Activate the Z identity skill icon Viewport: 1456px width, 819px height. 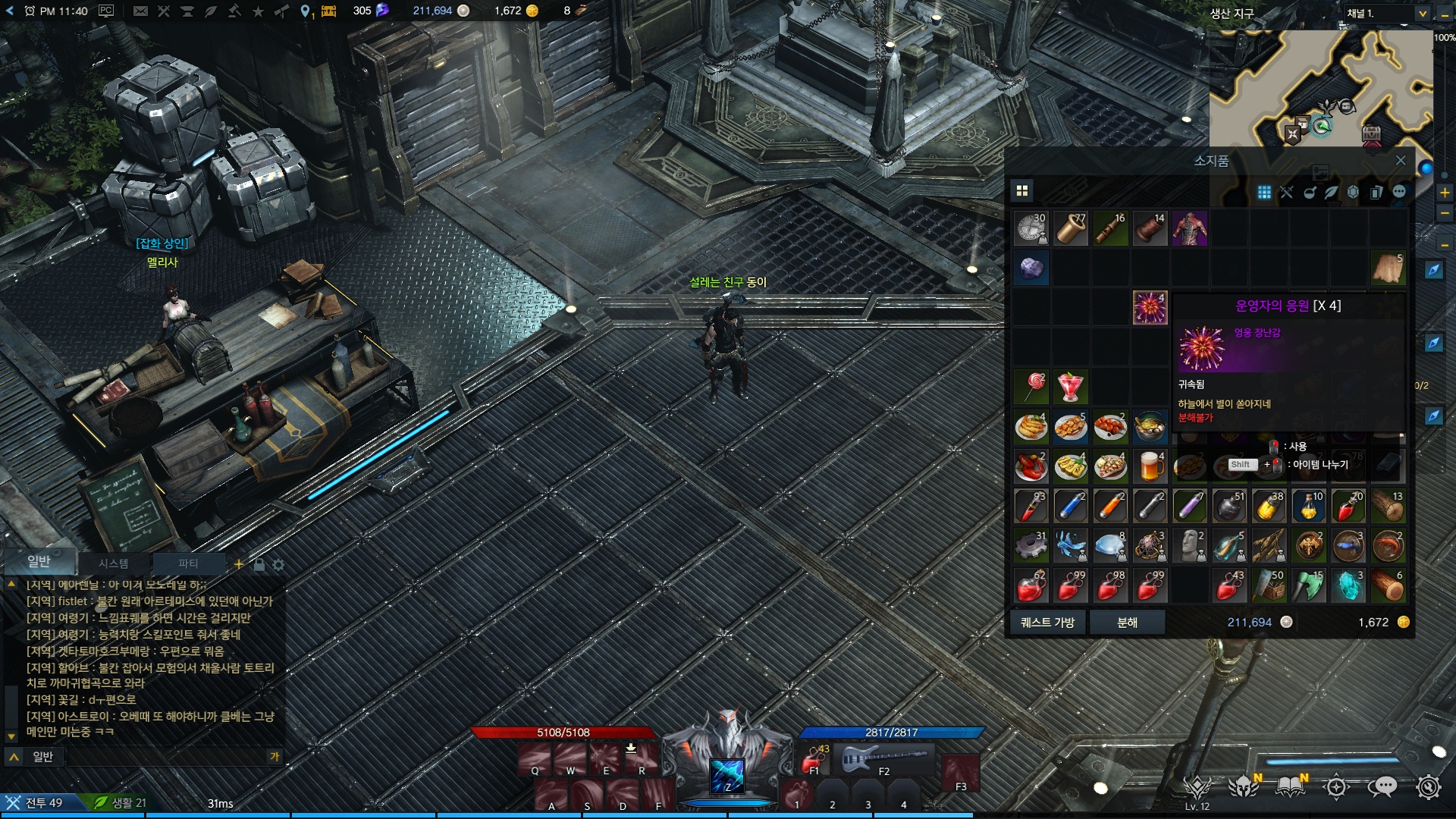point(727,775)
